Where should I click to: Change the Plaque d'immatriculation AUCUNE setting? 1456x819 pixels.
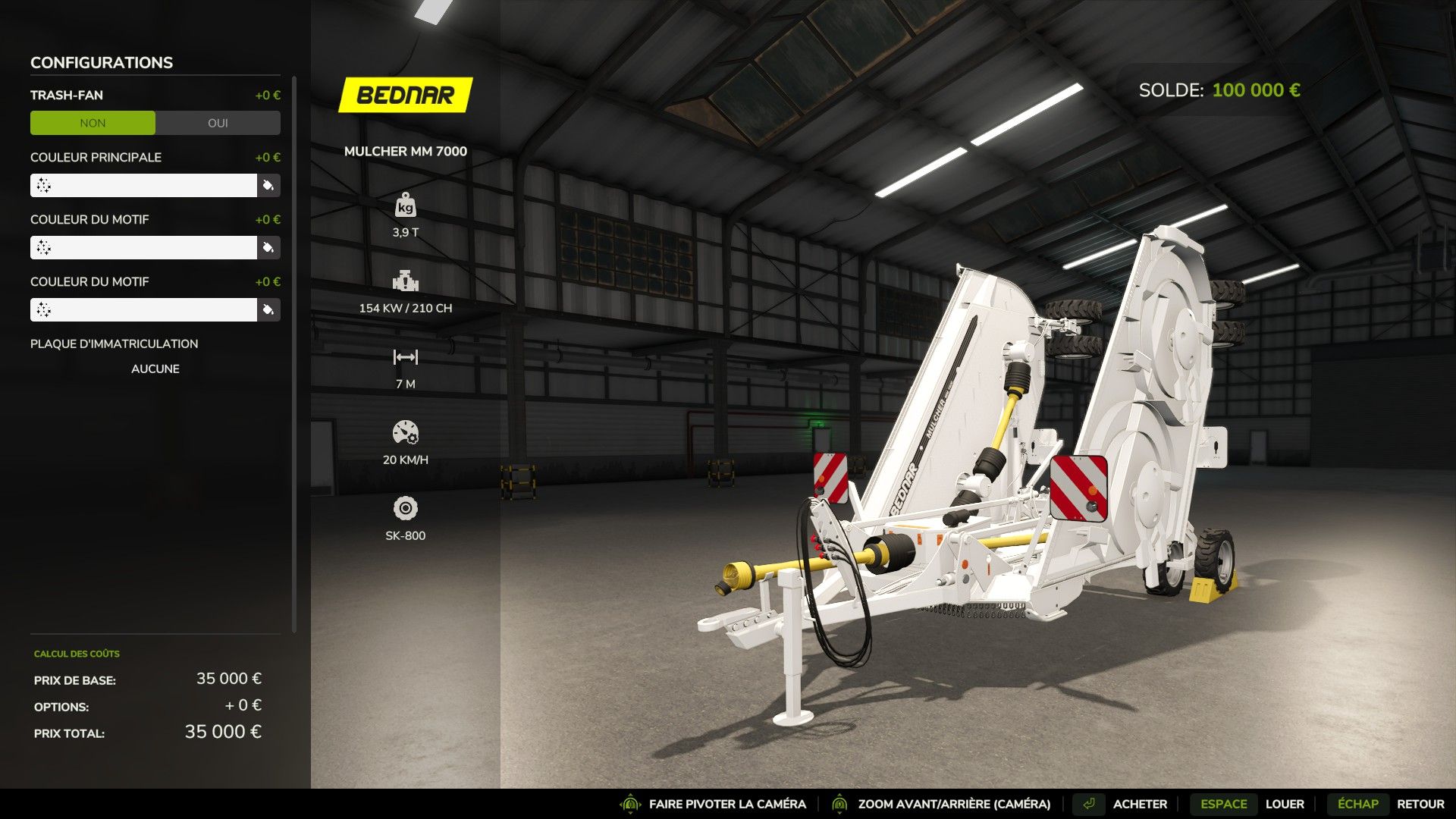(155, 369)
